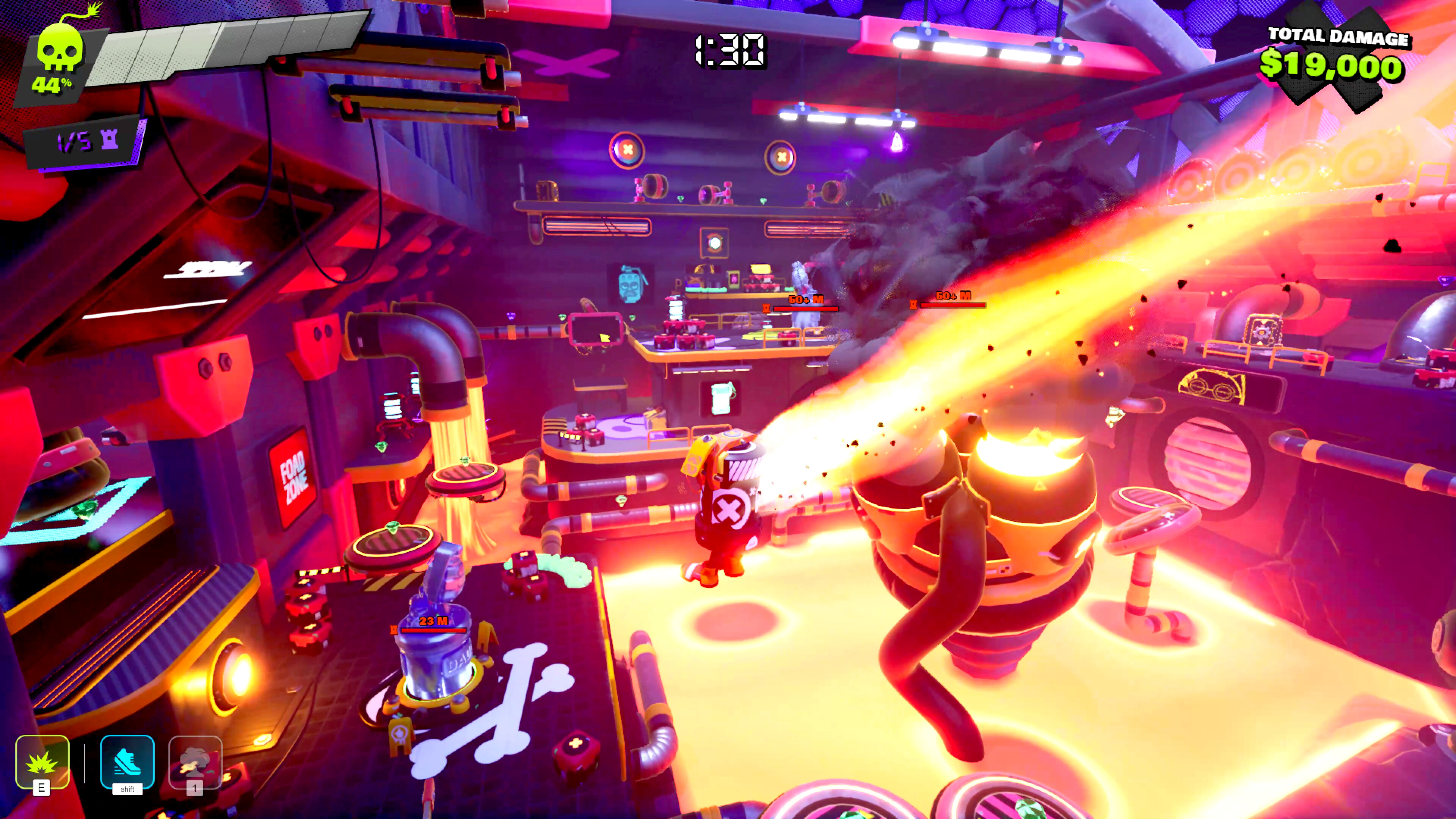This screenshot has width=1456, height=819.
Task: Activate the green explosion ability icon
Action: pos(42,761)
